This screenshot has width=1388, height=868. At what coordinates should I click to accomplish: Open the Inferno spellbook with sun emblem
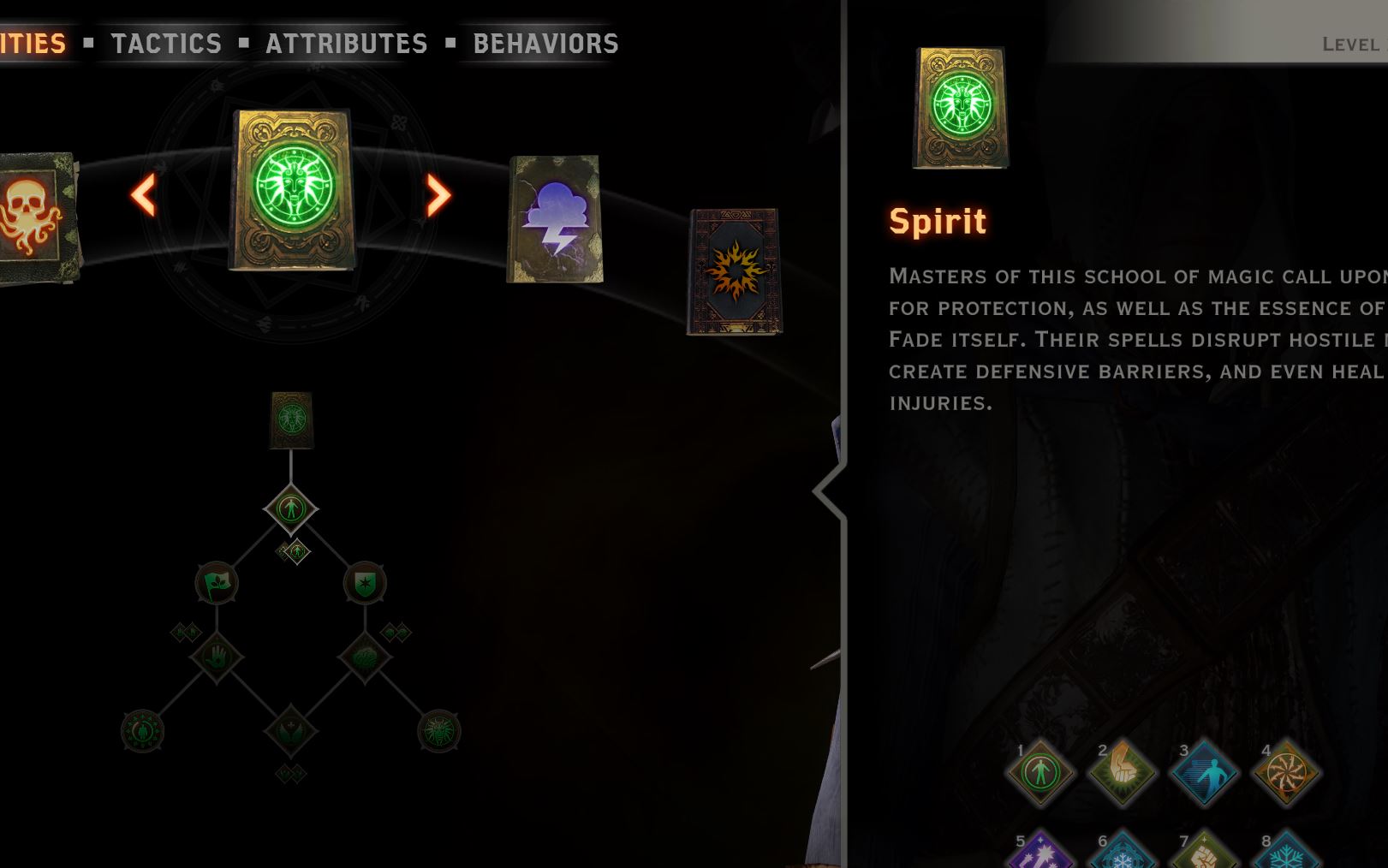(x=735, y=270)
